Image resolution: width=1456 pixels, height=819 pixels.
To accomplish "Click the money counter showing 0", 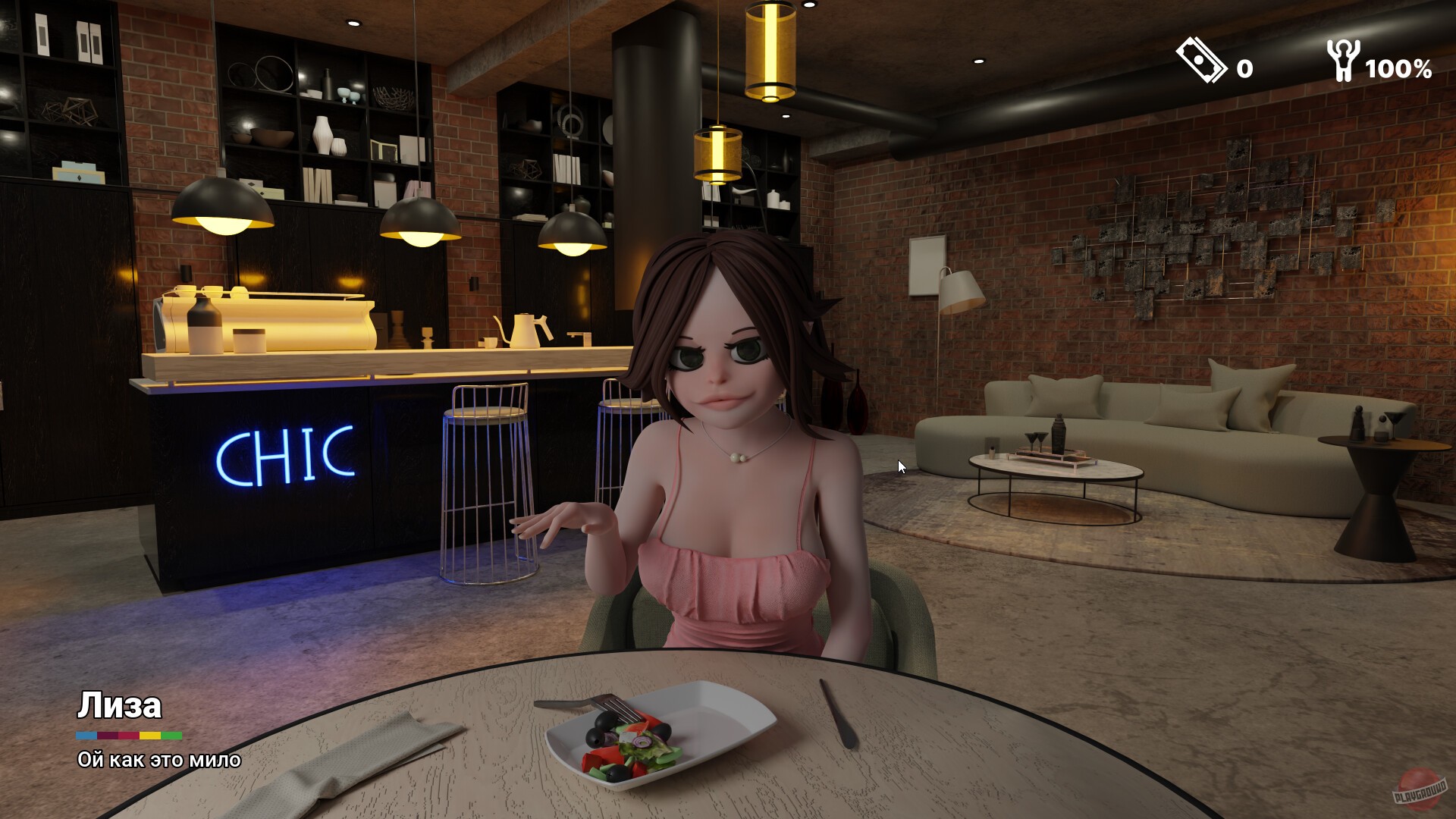I will (x=1246, y=70).
